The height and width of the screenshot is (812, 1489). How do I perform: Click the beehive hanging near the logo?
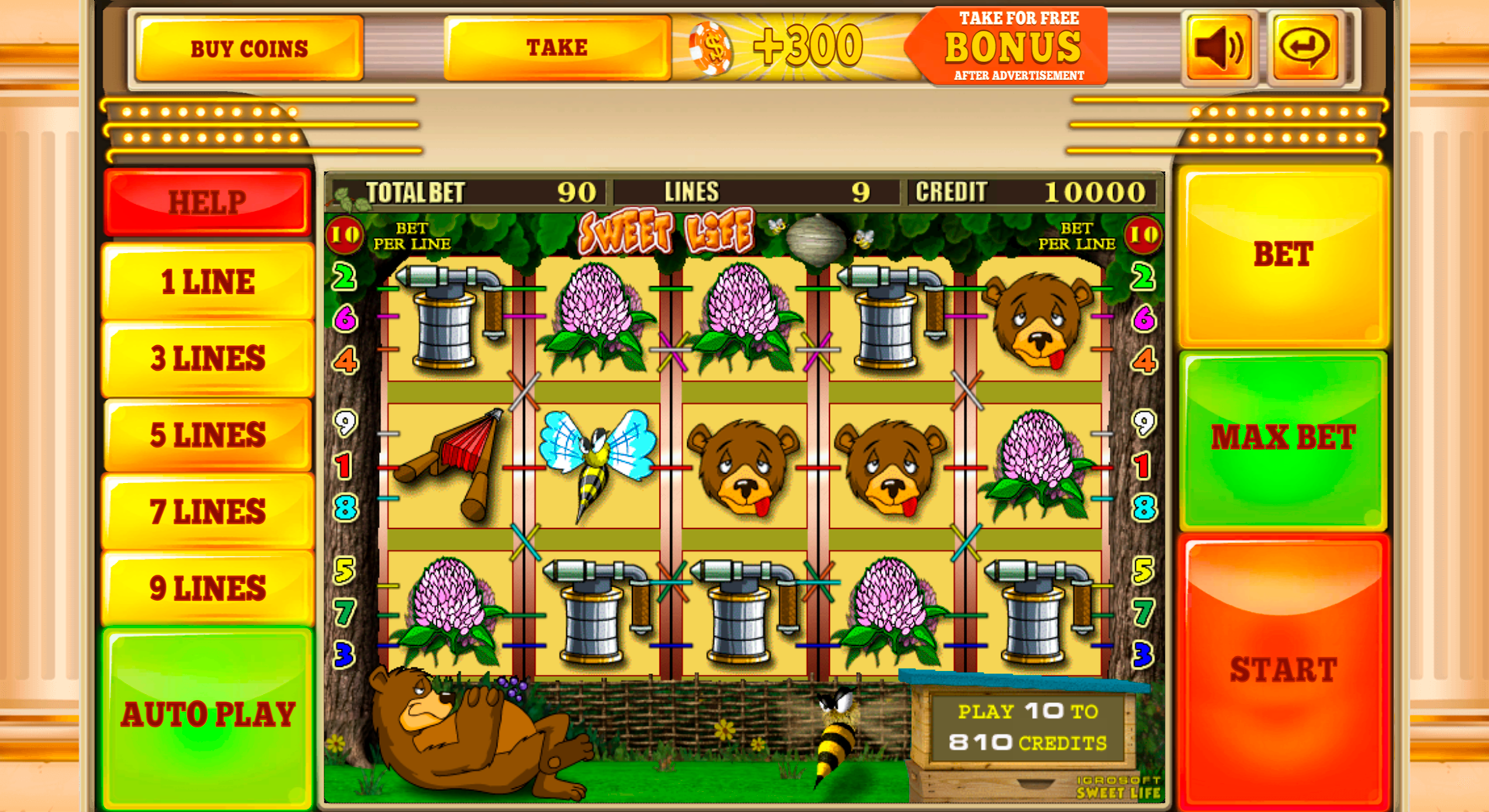tap(817, 234)
